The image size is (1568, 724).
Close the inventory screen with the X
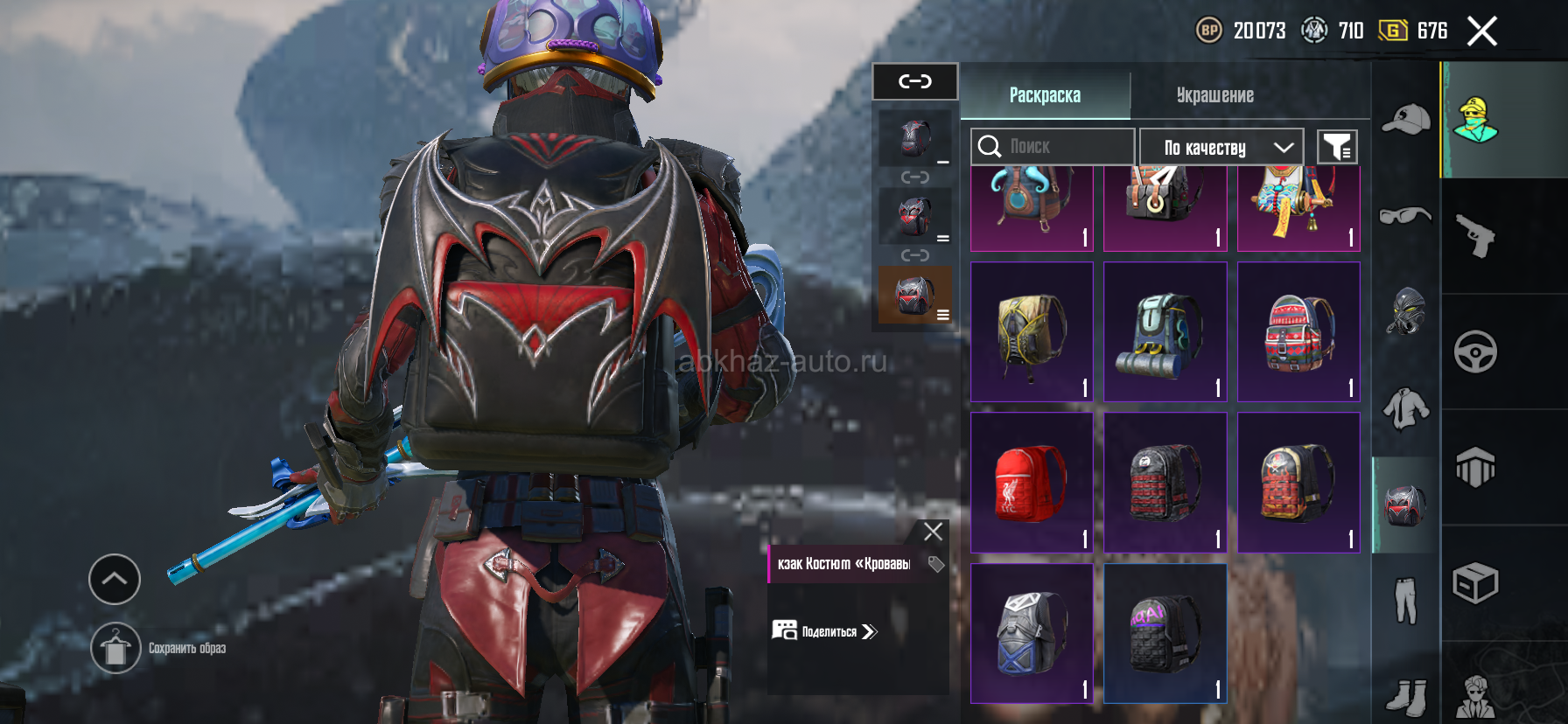1481,31
